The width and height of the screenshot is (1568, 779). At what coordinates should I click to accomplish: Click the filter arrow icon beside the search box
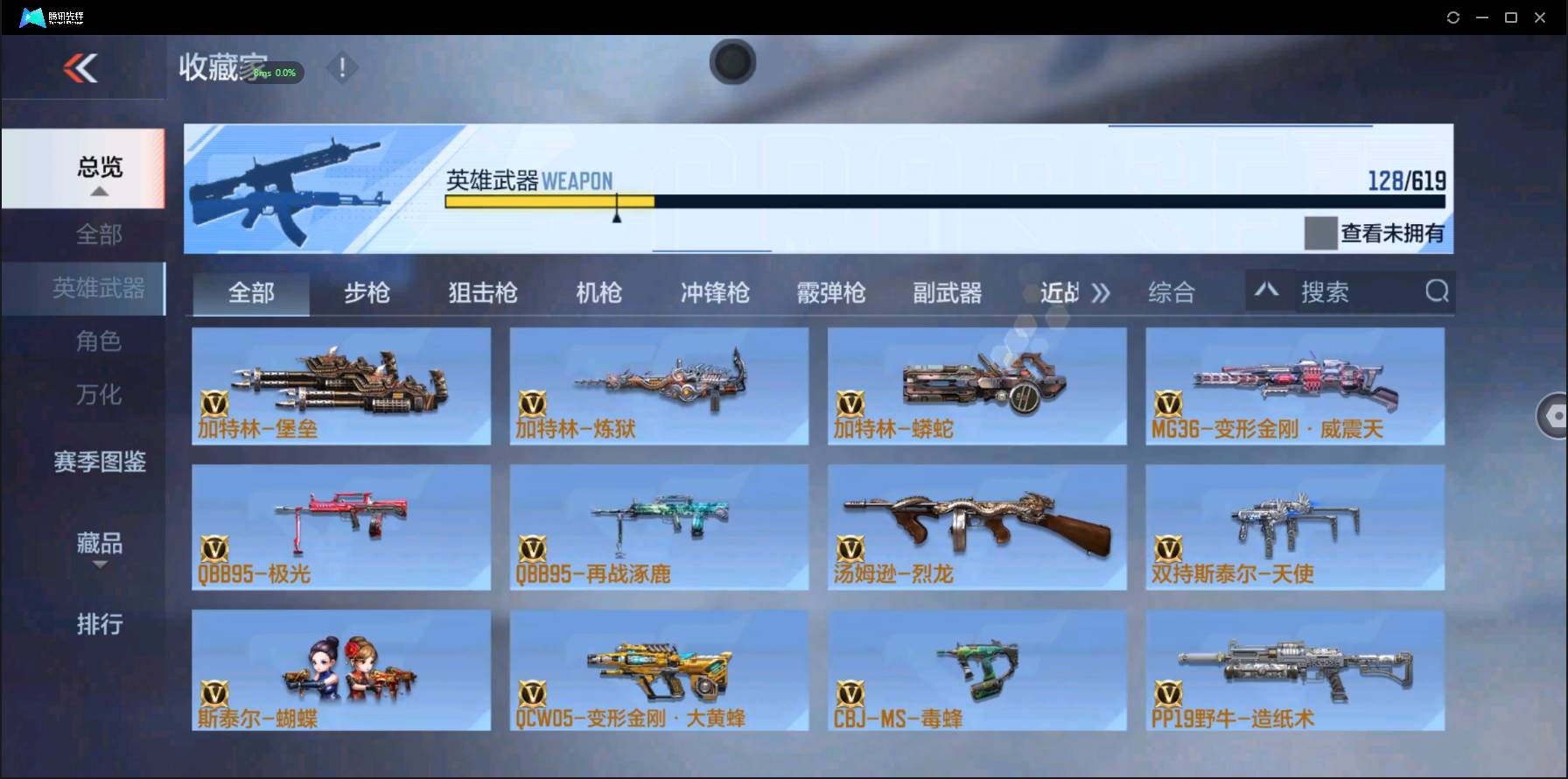pyautogui.click(x=1267, y=290)
